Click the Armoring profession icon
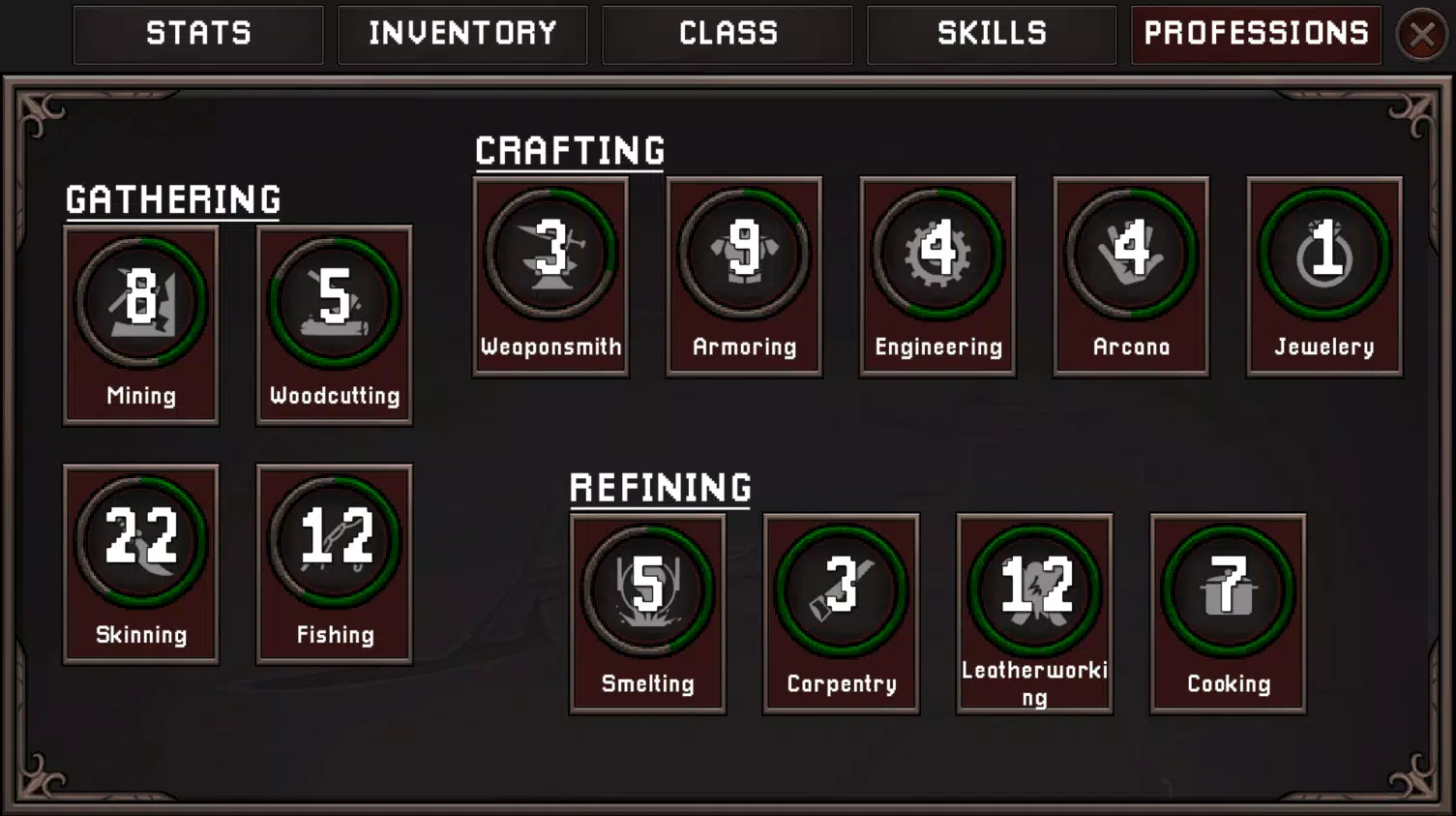This screenshot has width=1456, height=816. click(744, 252)
